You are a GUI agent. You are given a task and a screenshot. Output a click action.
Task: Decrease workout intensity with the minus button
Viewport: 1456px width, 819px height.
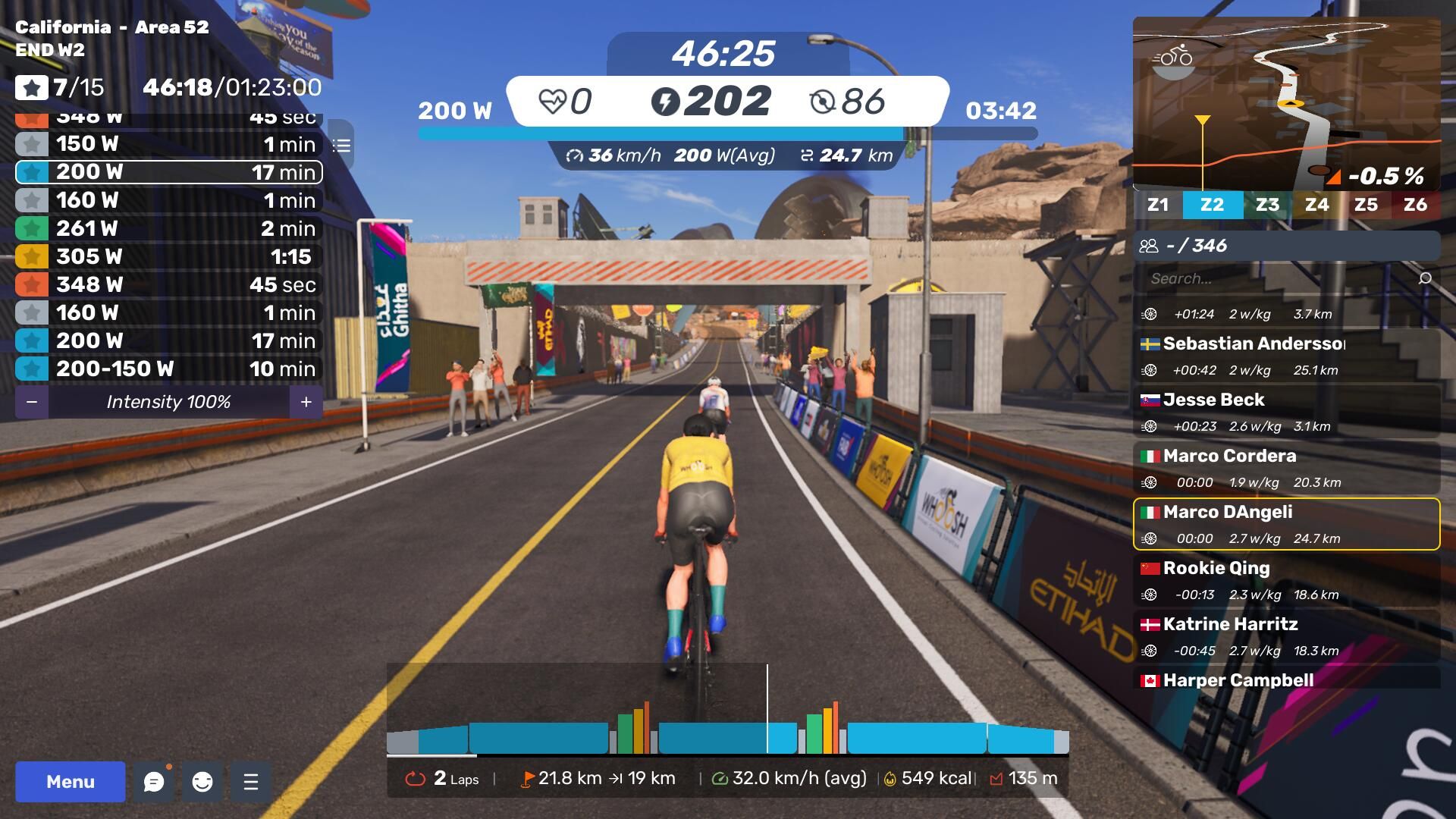32,402
